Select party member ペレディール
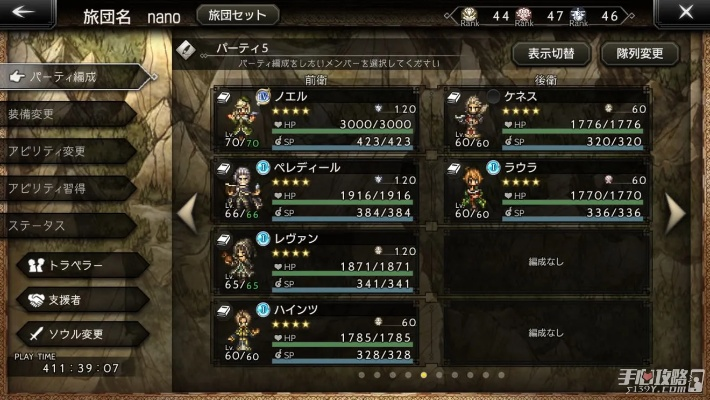The width and height of the screenshot is (710, 400). click(323, 190)
